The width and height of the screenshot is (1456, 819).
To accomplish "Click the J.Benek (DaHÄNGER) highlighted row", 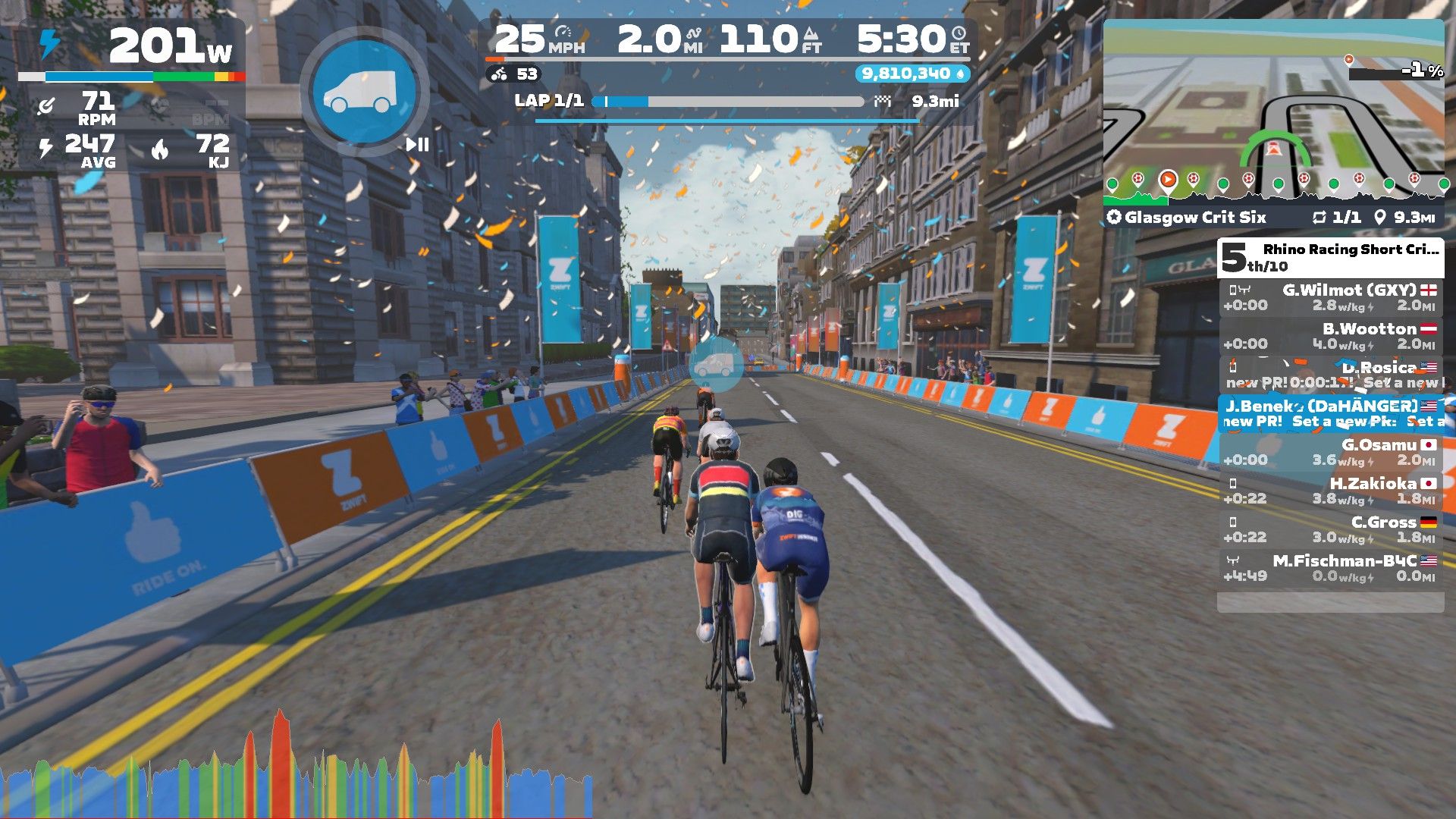I will [1330, 413].
